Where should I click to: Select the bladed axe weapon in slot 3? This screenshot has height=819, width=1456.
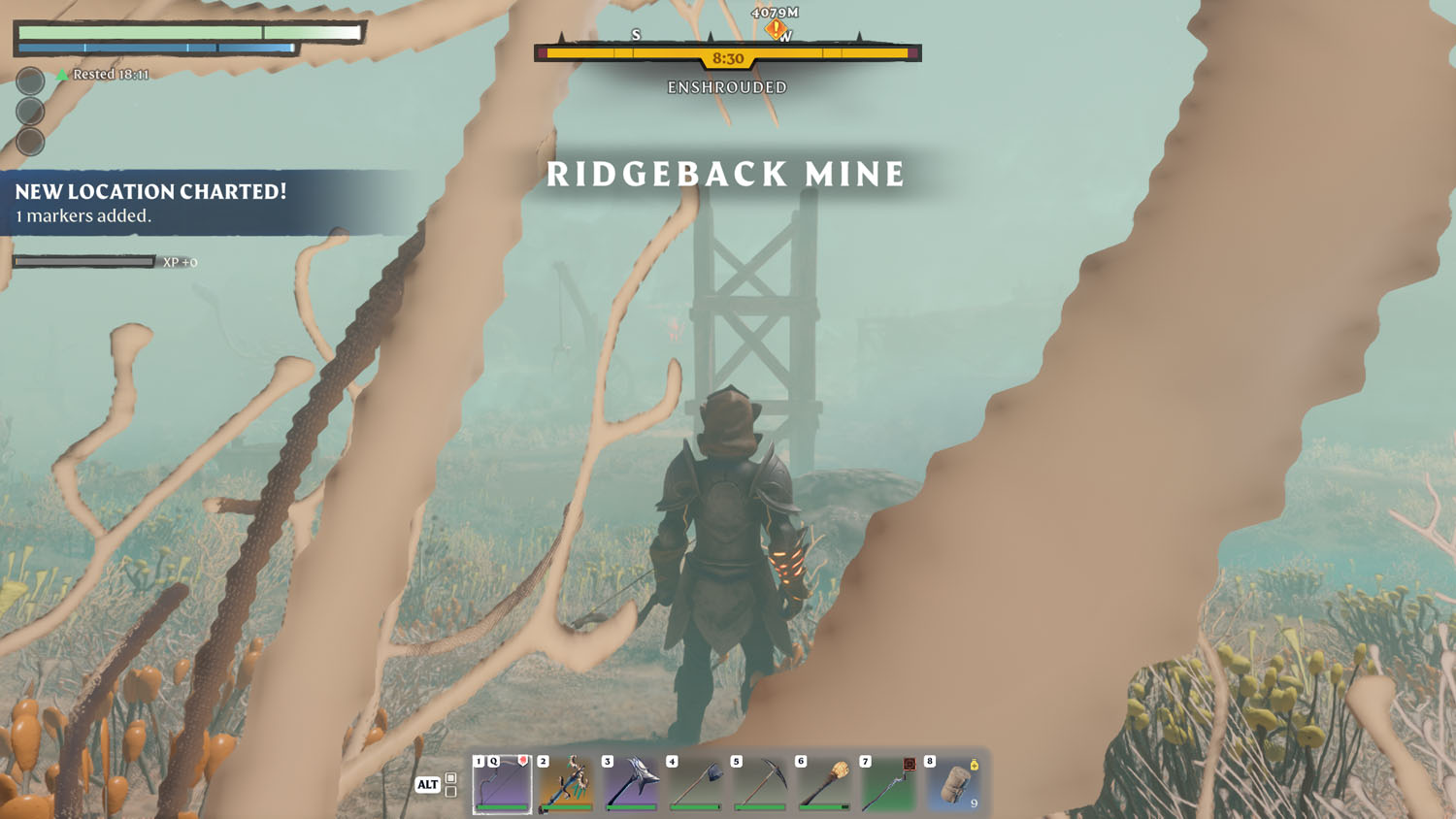pos(631,784)
